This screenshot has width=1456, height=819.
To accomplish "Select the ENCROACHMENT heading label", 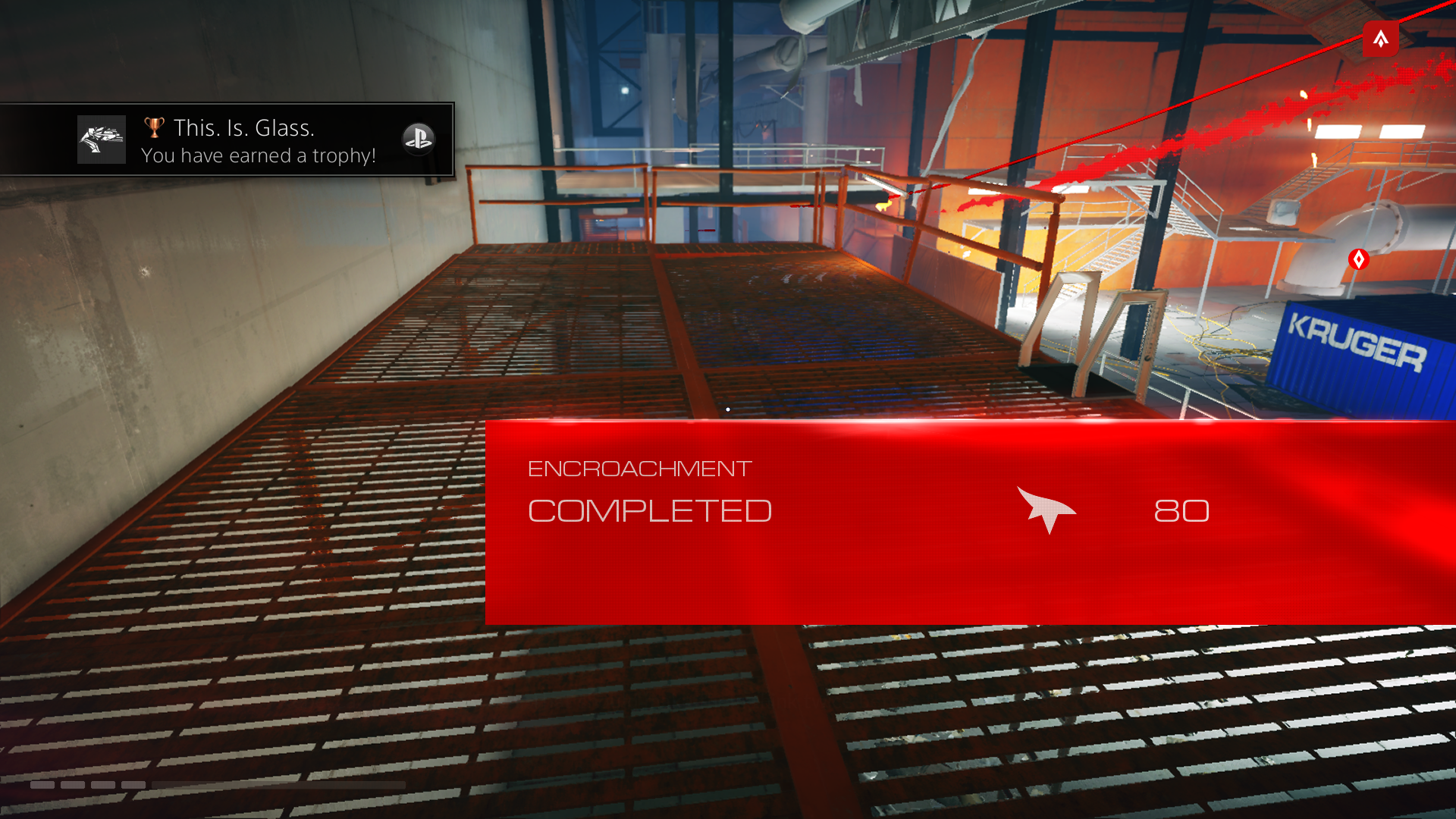I will click(x=639, y=468).
